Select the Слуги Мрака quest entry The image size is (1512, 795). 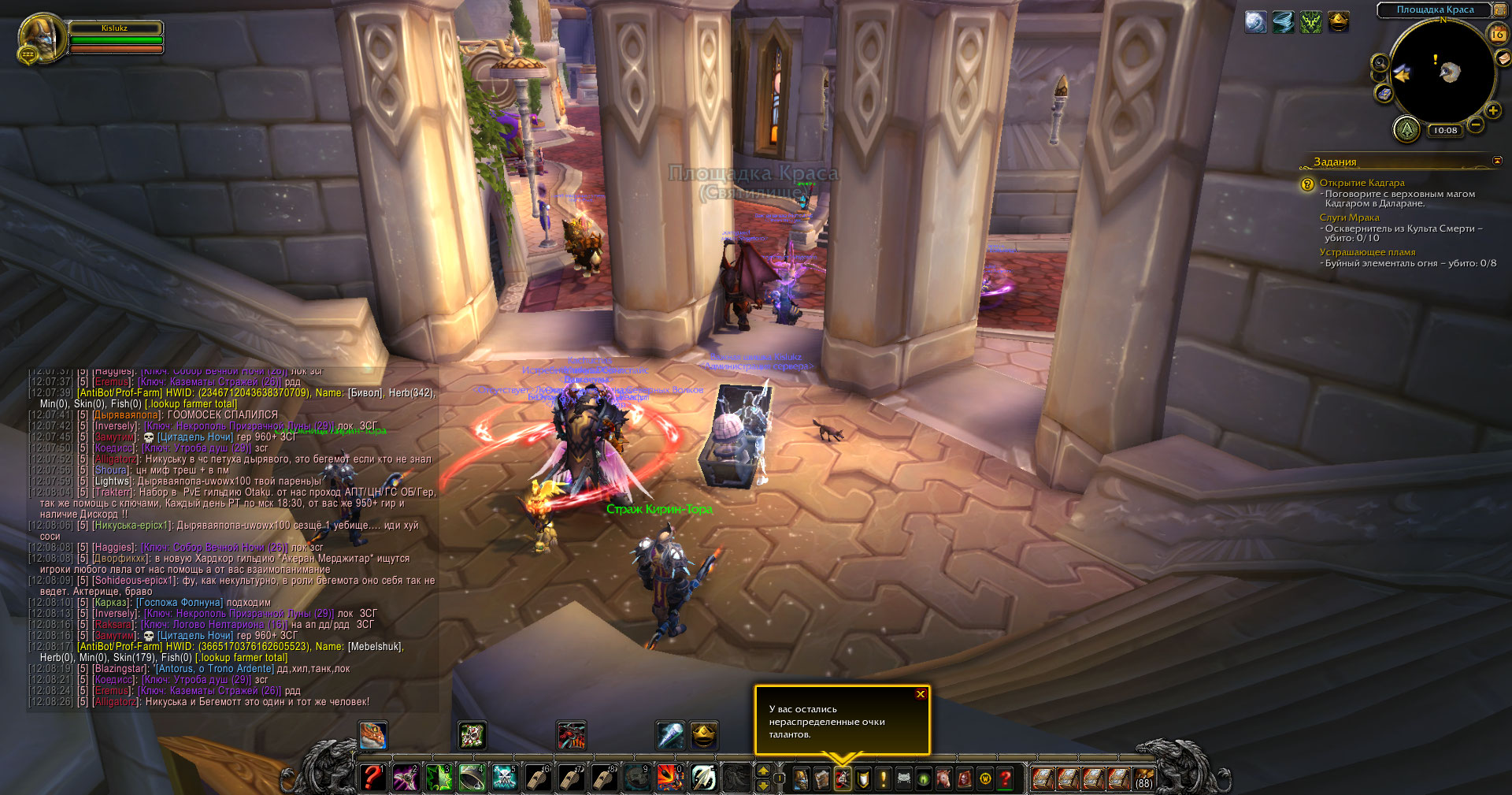point(1349,217)
